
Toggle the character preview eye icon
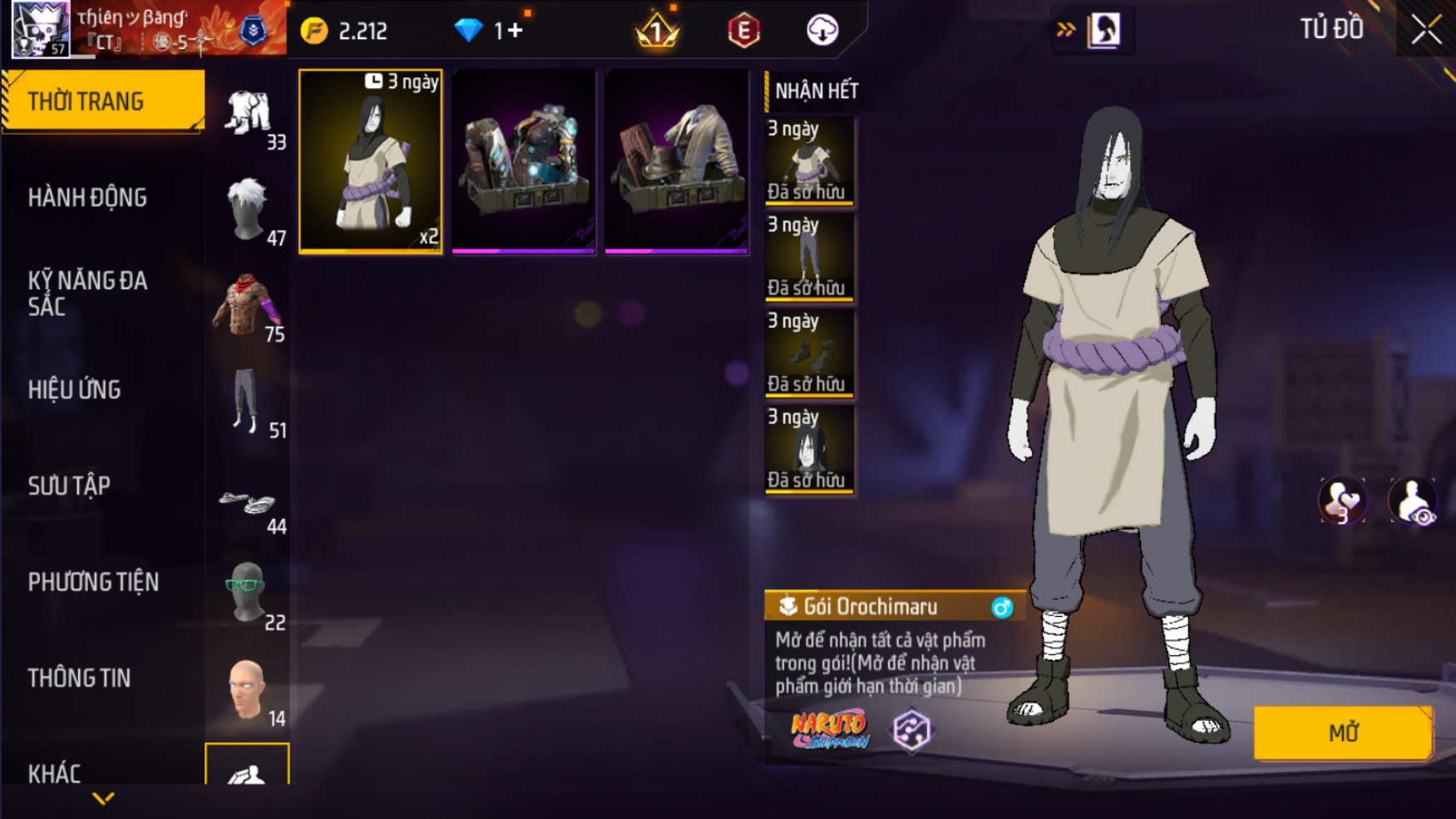[1413, 502]
